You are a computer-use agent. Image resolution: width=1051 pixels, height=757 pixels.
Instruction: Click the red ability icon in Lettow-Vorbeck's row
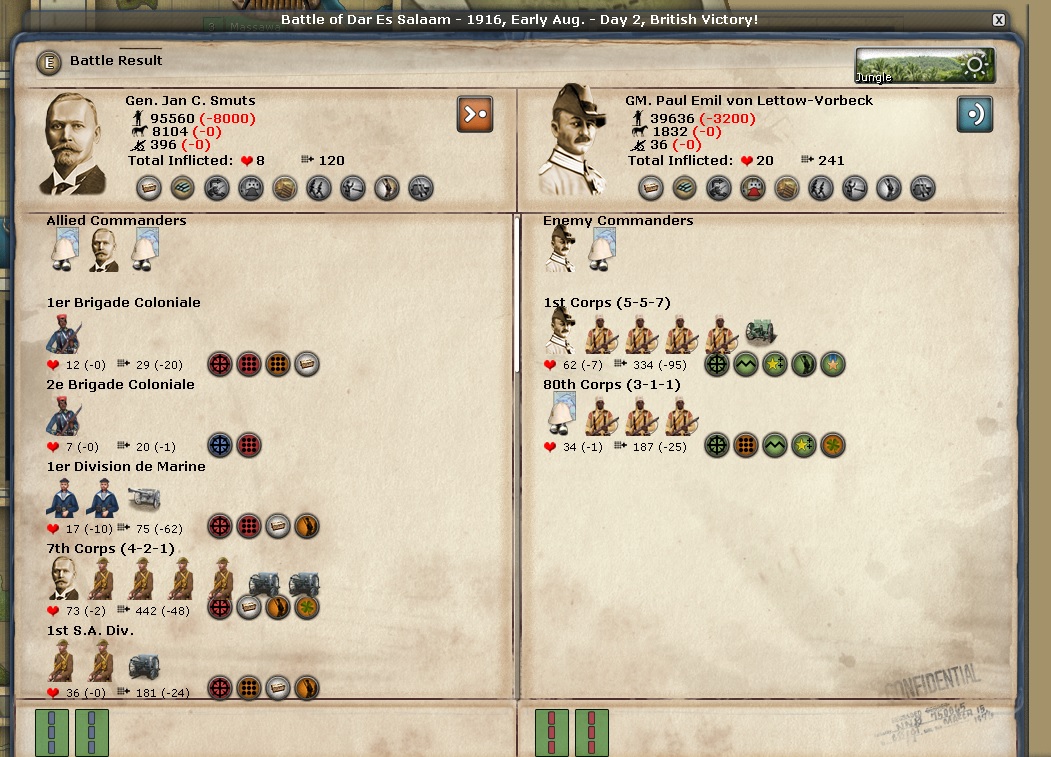coord(752,187)
